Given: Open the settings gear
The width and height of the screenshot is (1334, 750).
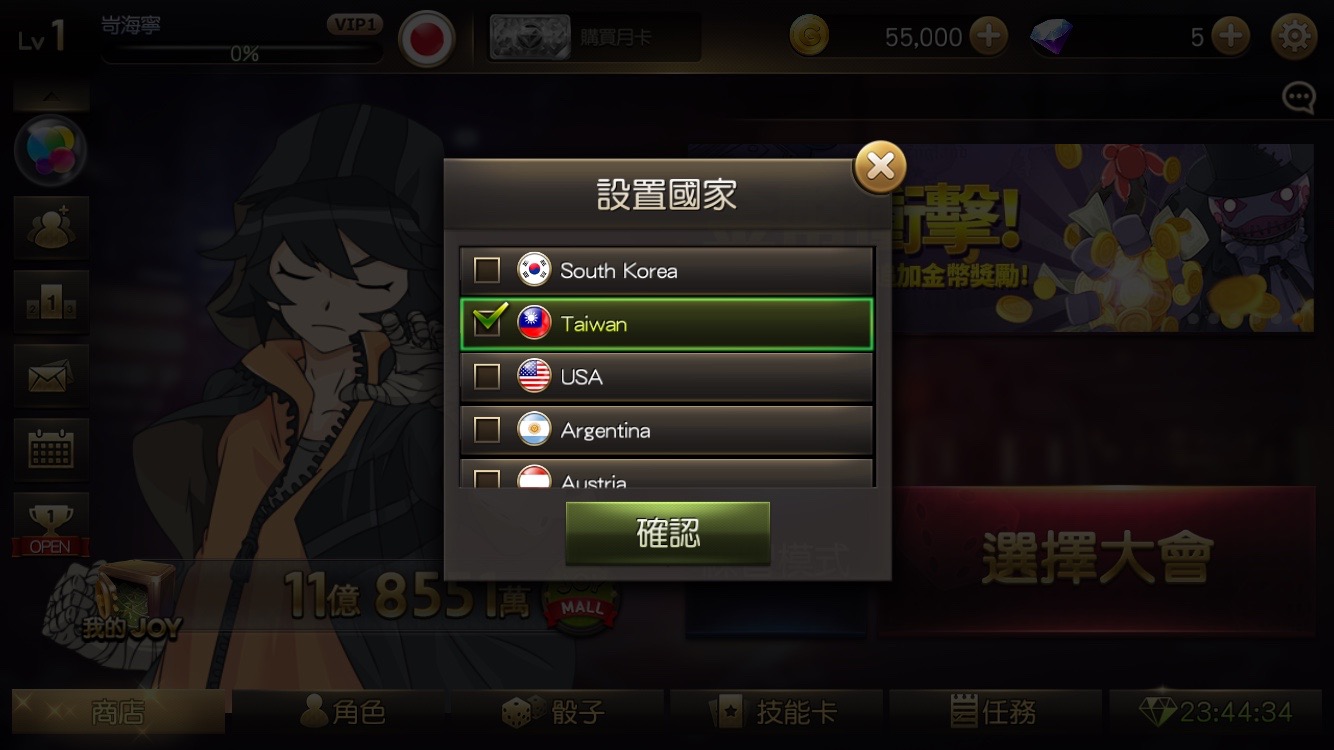Looking at the screenshot, I should click(x=1296, y=37).
